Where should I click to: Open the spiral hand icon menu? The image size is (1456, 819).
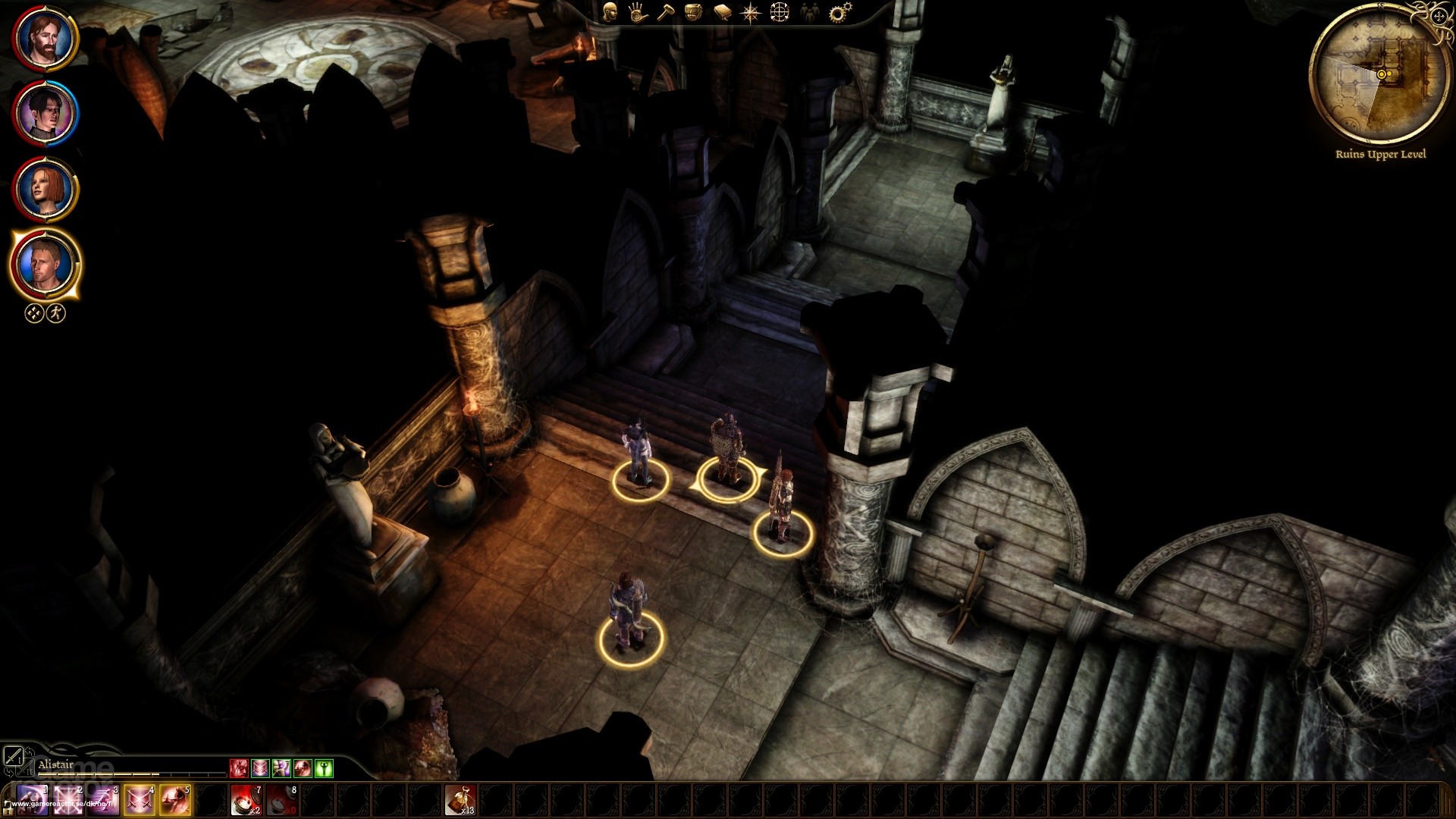pos(637,12)
